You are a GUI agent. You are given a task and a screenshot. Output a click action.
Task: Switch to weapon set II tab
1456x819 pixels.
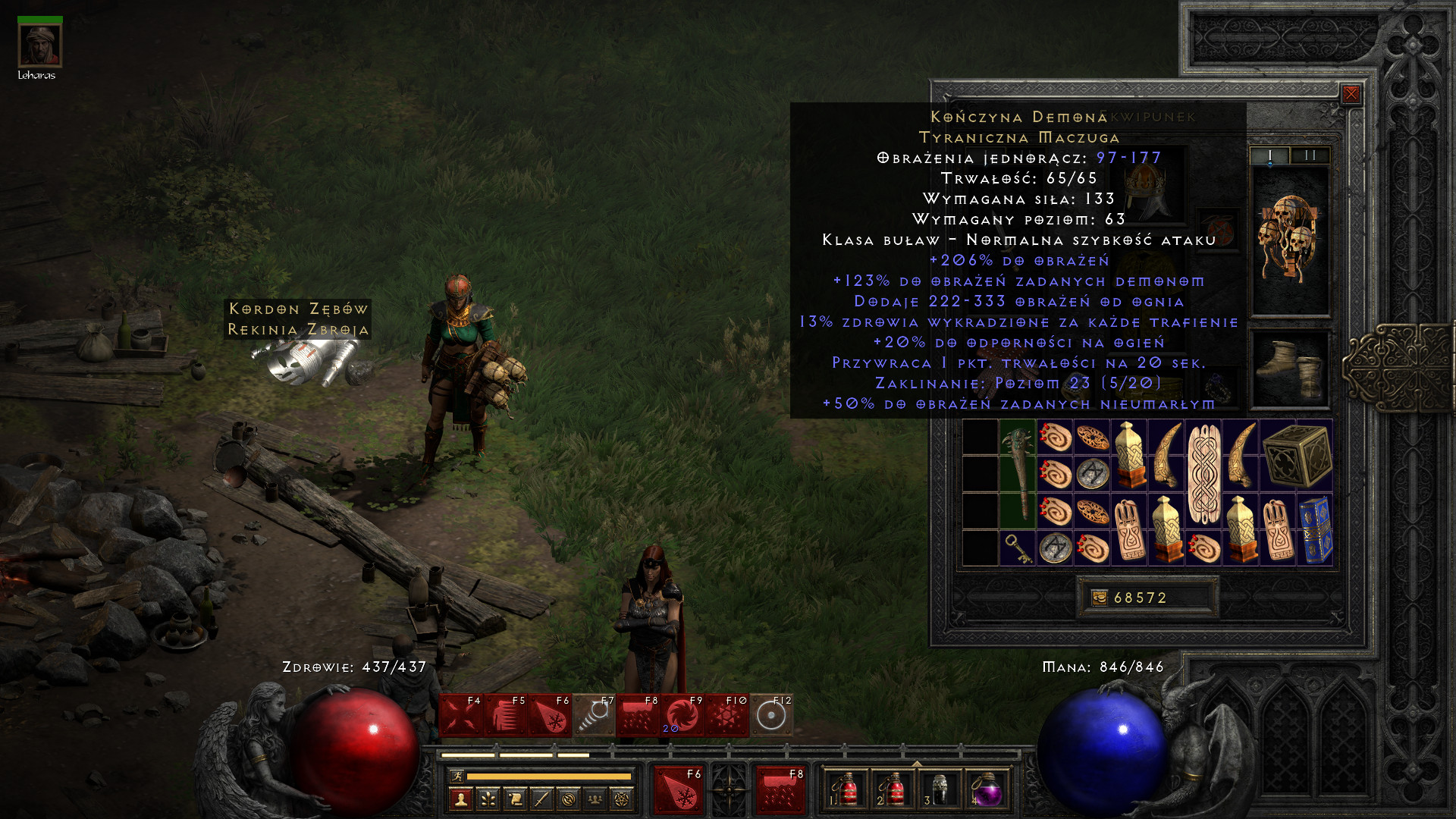coord(1310,155)
